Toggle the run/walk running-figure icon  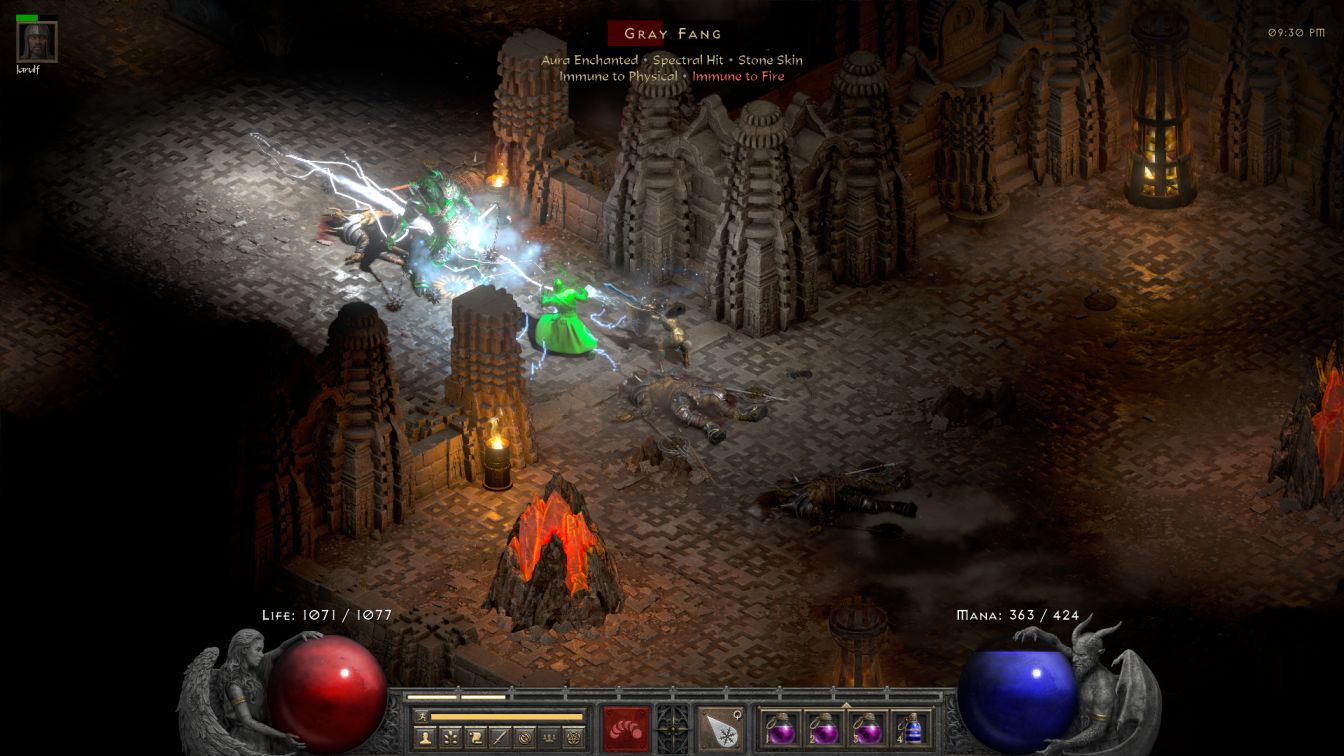[x=423, y=716]
